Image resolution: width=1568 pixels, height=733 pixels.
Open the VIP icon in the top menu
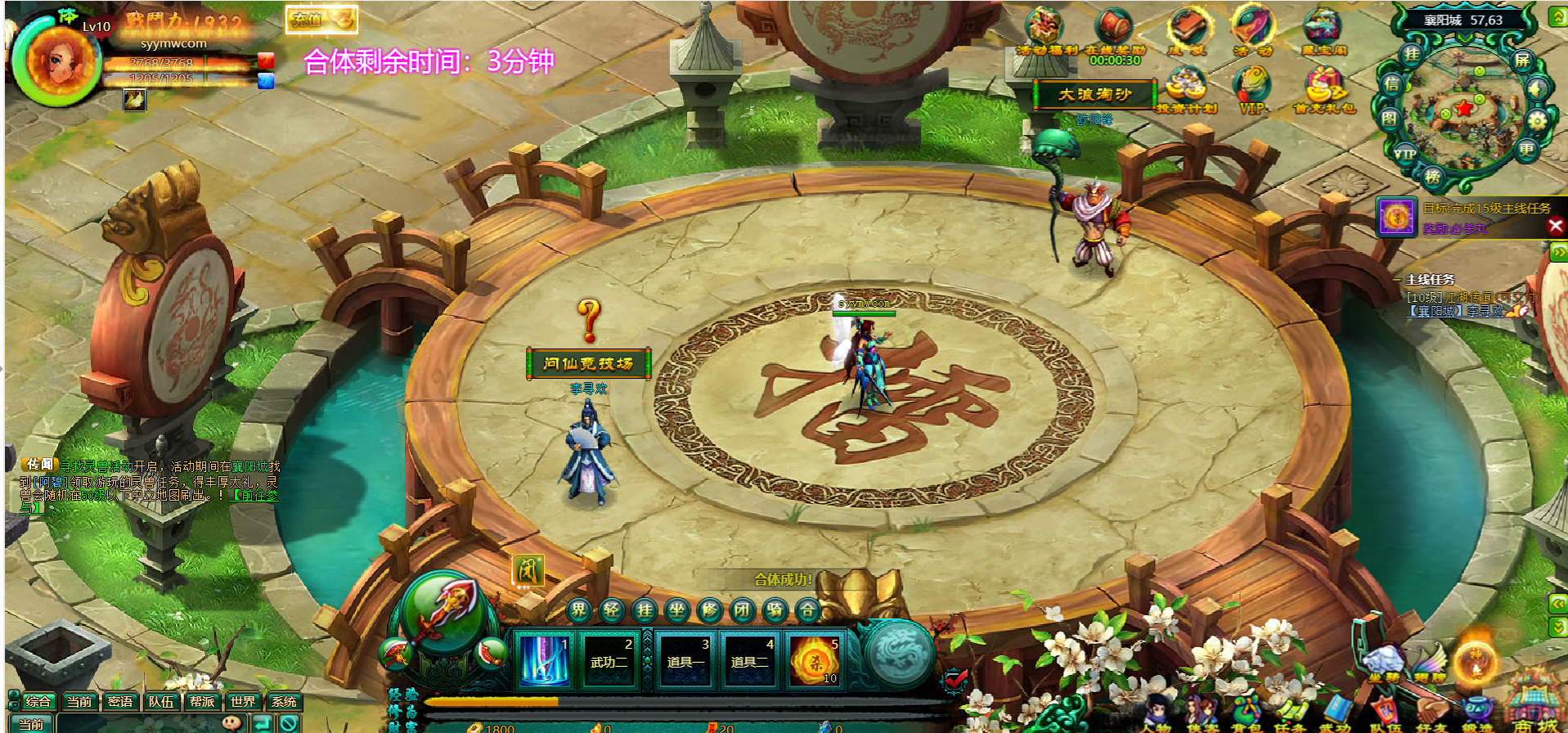click(x=1251, y=90)
